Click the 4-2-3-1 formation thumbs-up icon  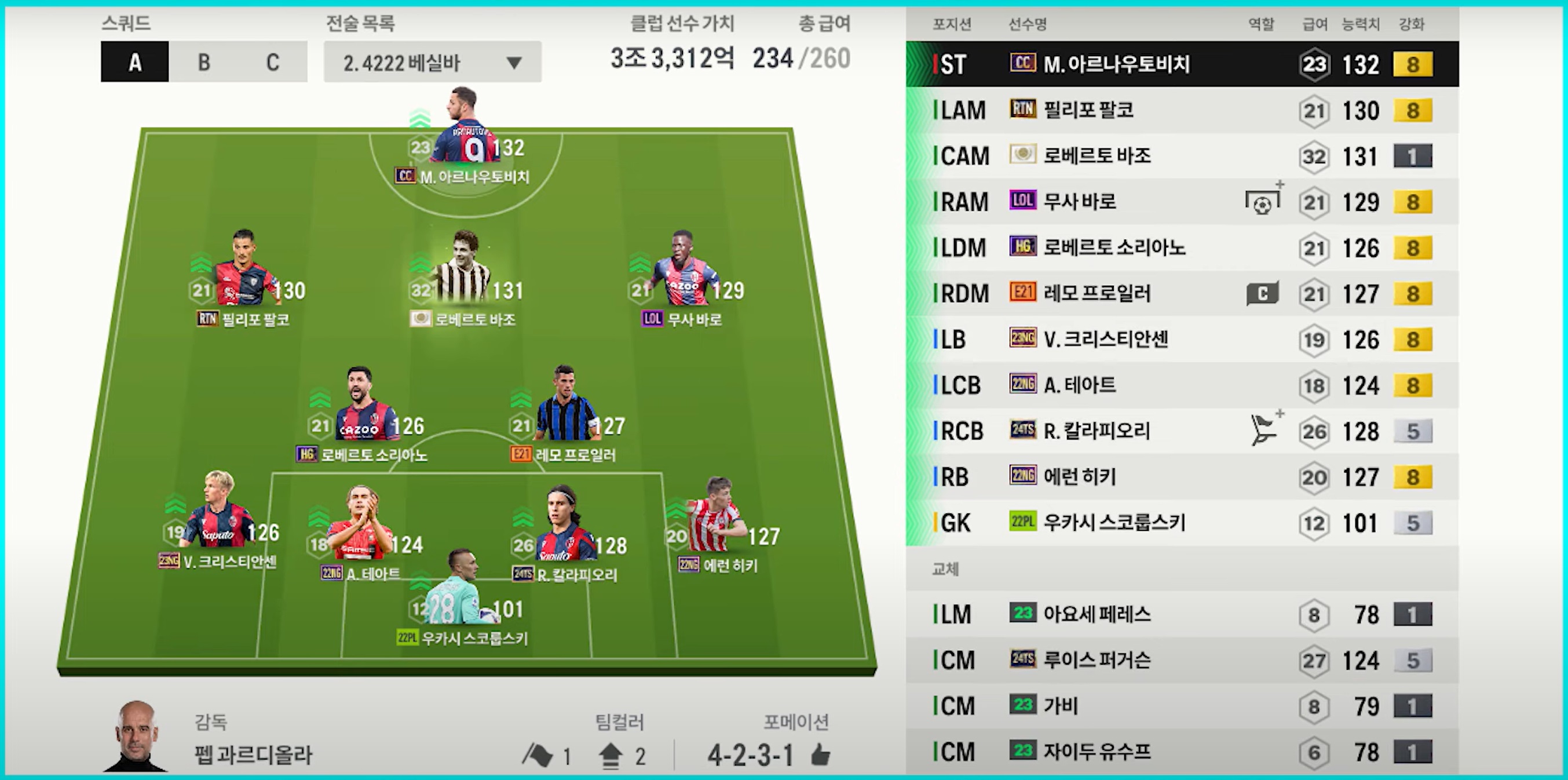(x=821, y=756)
